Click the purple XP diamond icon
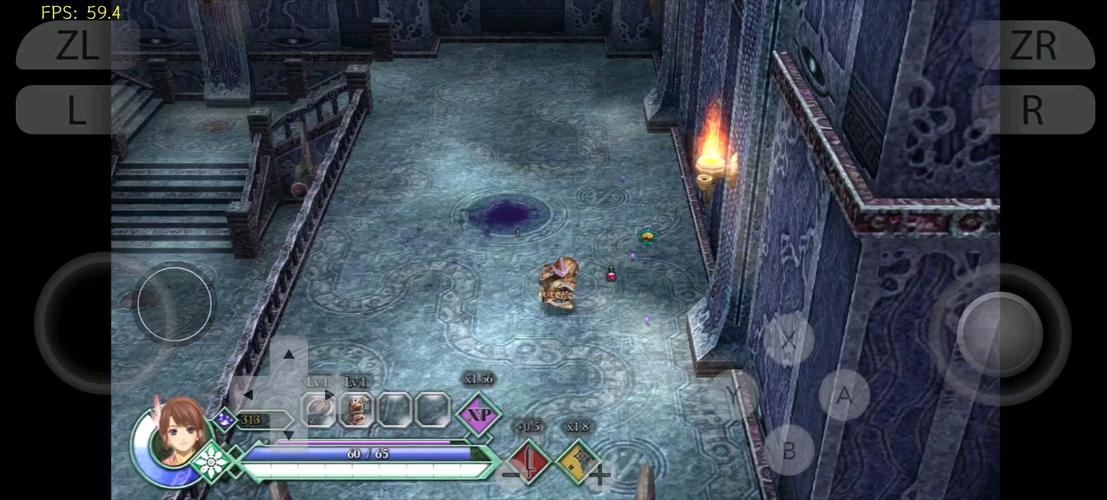Screen dimensions: 1107x500 479,414
